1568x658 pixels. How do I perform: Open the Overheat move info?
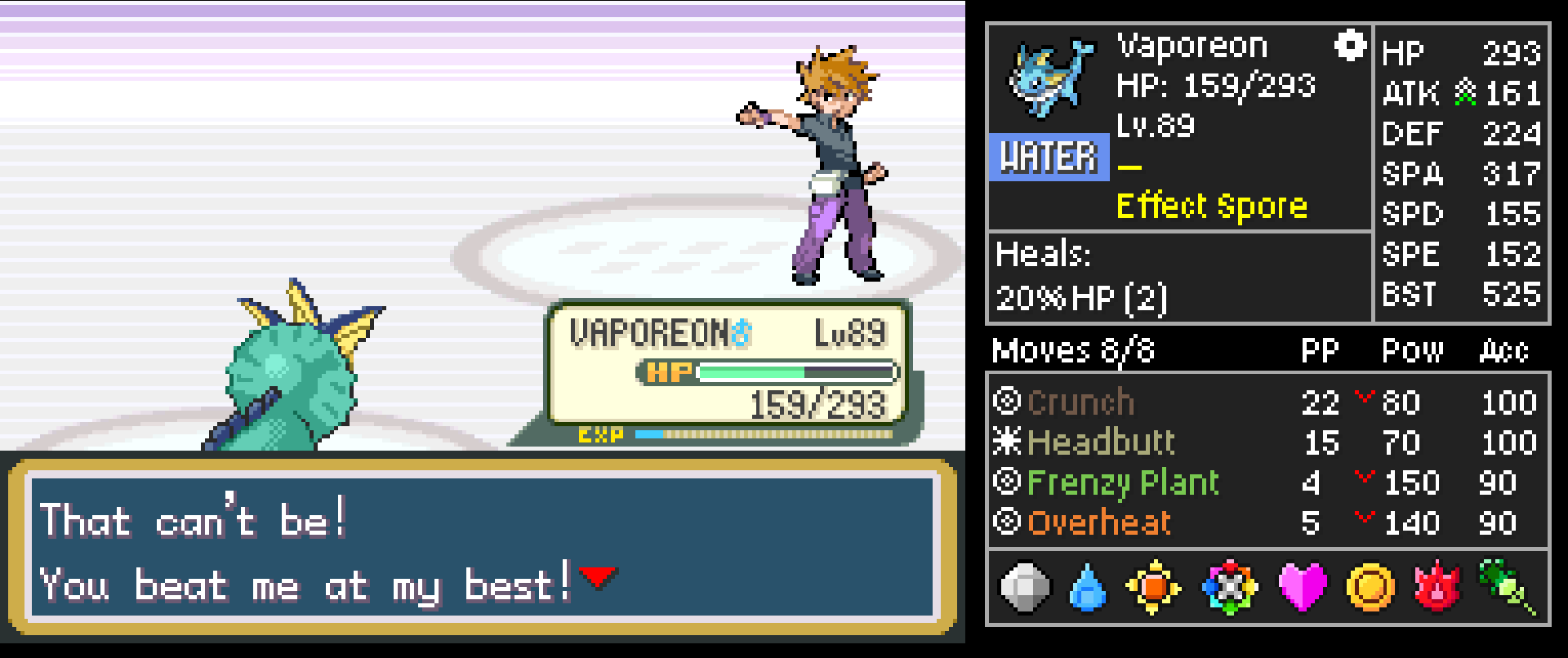click(1098, 522)
